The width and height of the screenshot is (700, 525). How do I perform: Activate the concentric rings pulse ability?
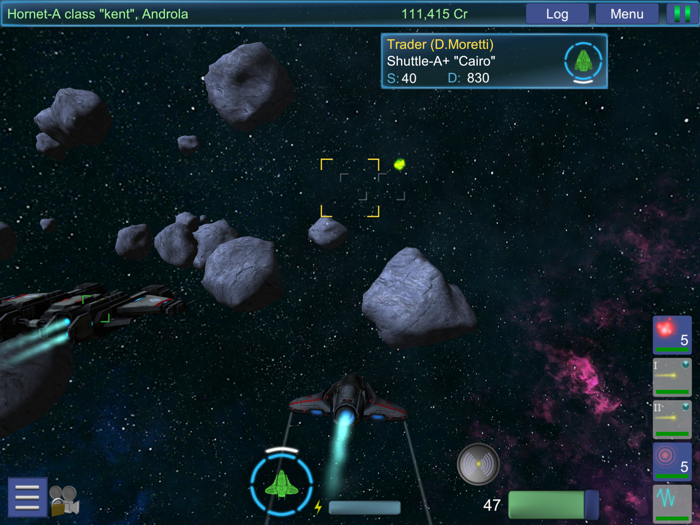tap(672, 462)
